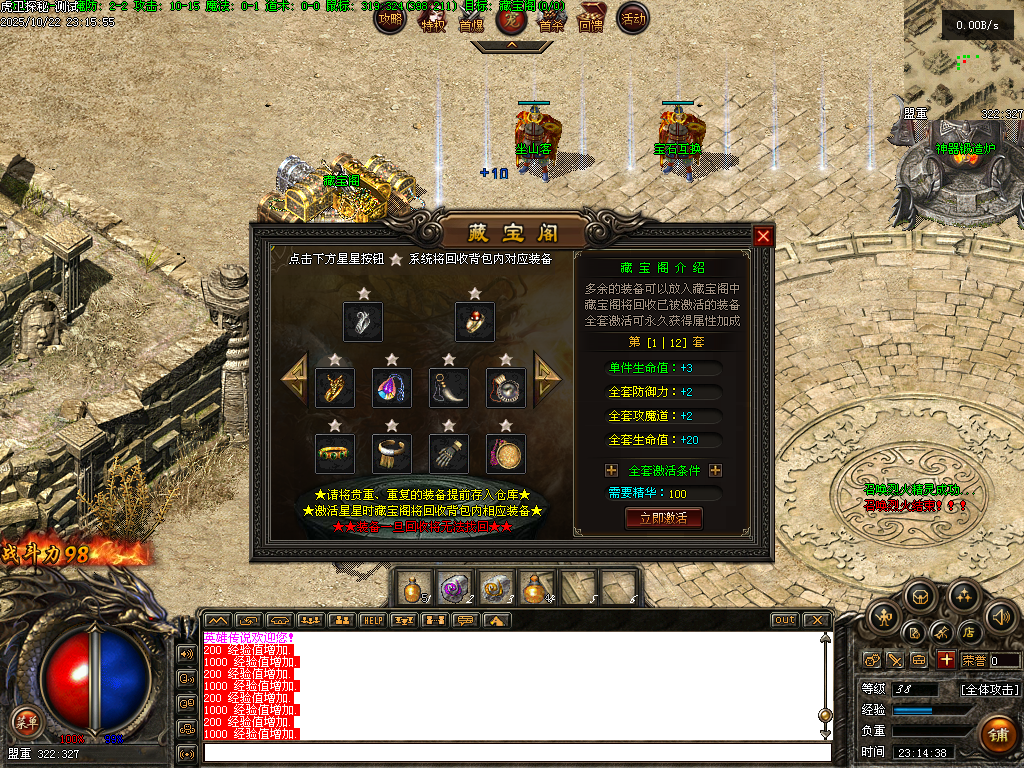This screenshot has height=768, width=1024.
Task: Click the chat input field
Action: 515,752
